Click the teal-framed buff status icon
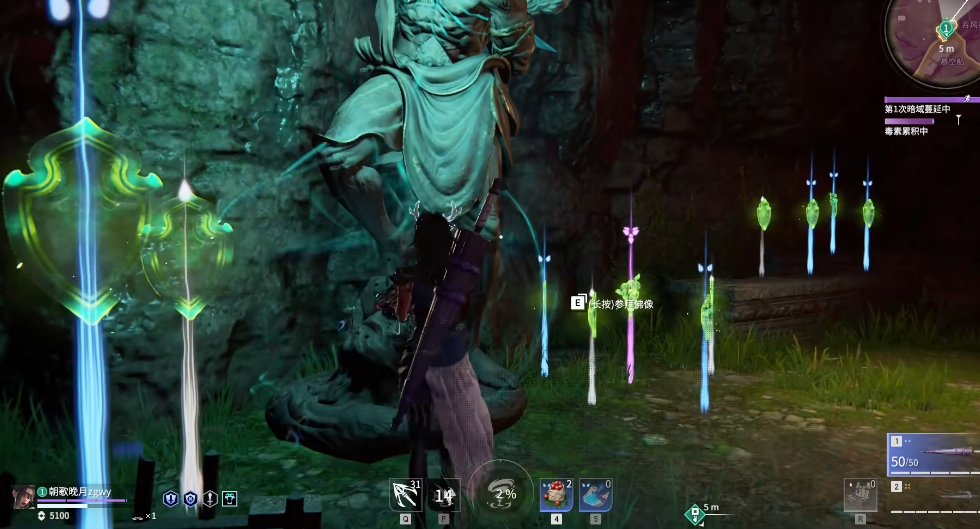This screenshot has width=980, height=529. click(230, 497)
